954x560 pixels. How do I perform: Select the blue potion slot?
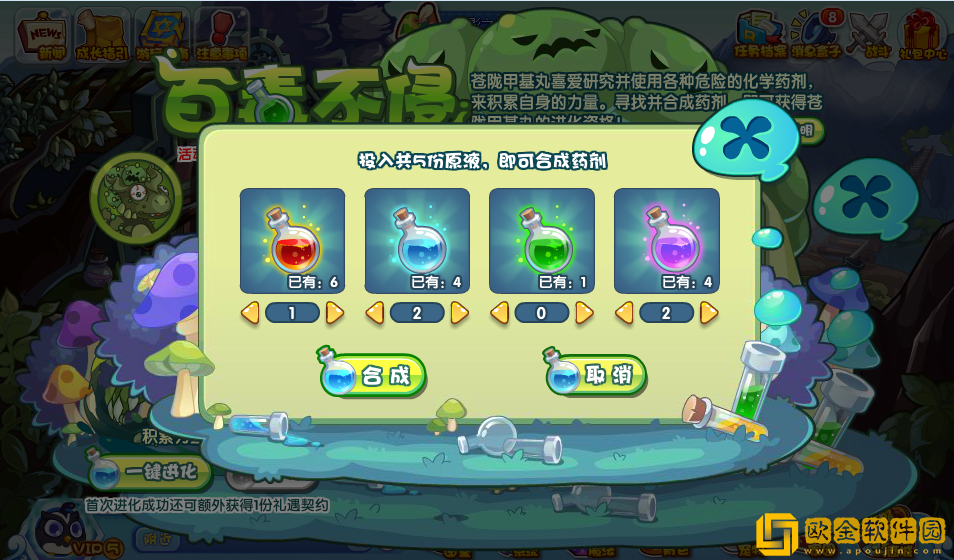417,241
